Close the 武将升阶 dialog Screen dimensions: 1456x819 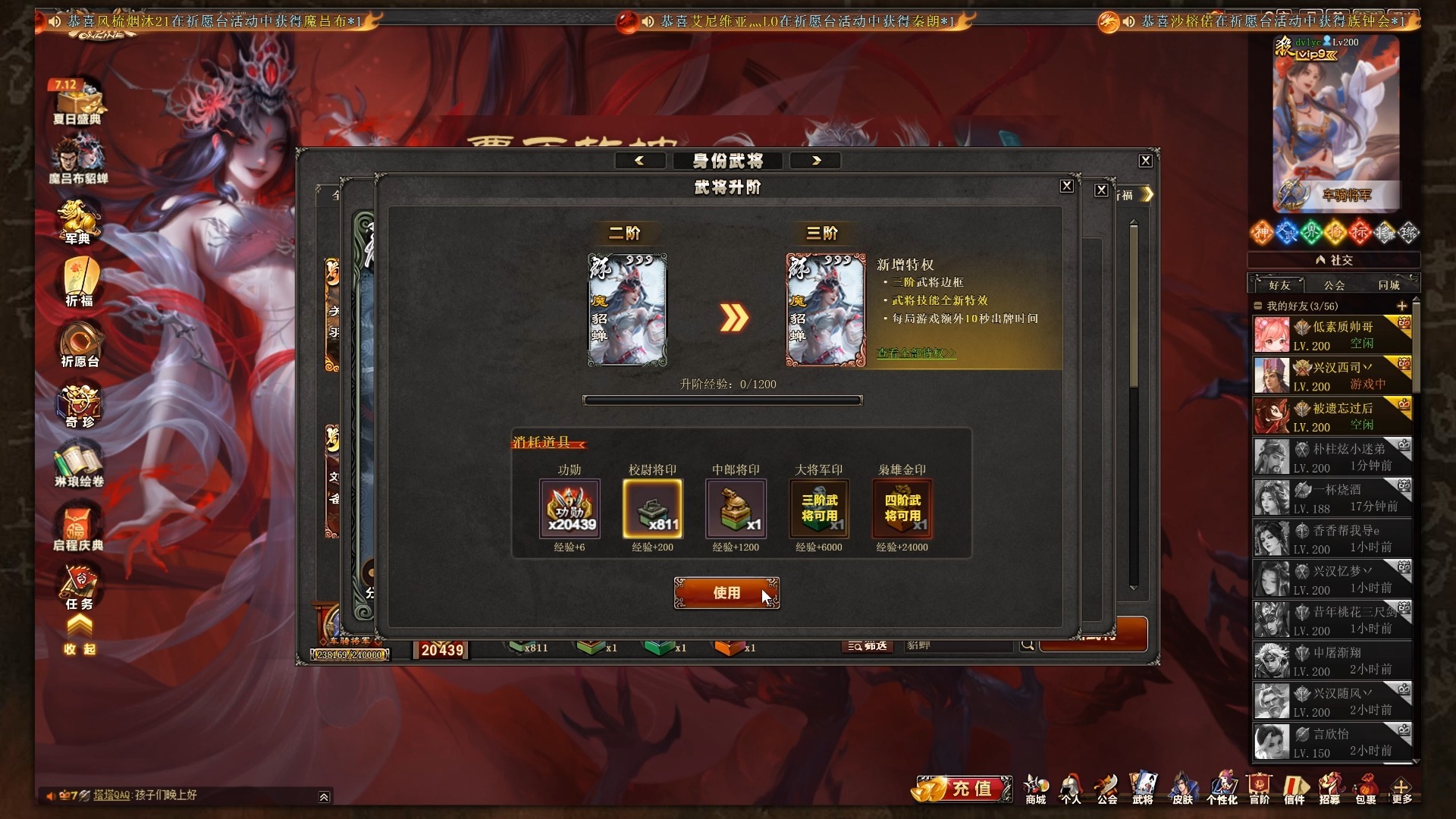point(1066,186)
